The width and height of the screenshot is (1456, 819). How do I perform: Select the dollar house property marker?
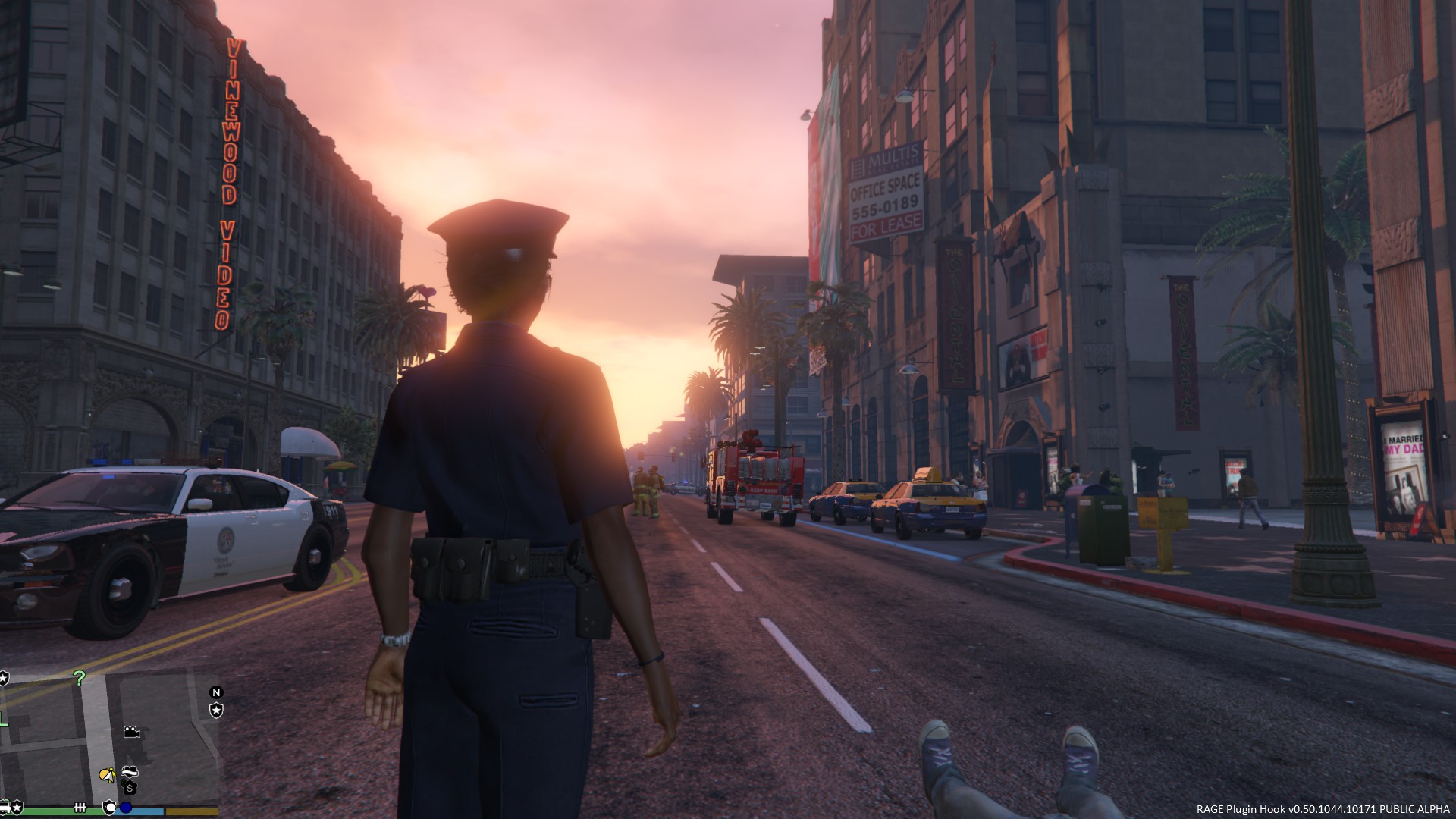[x=130, y=789]
